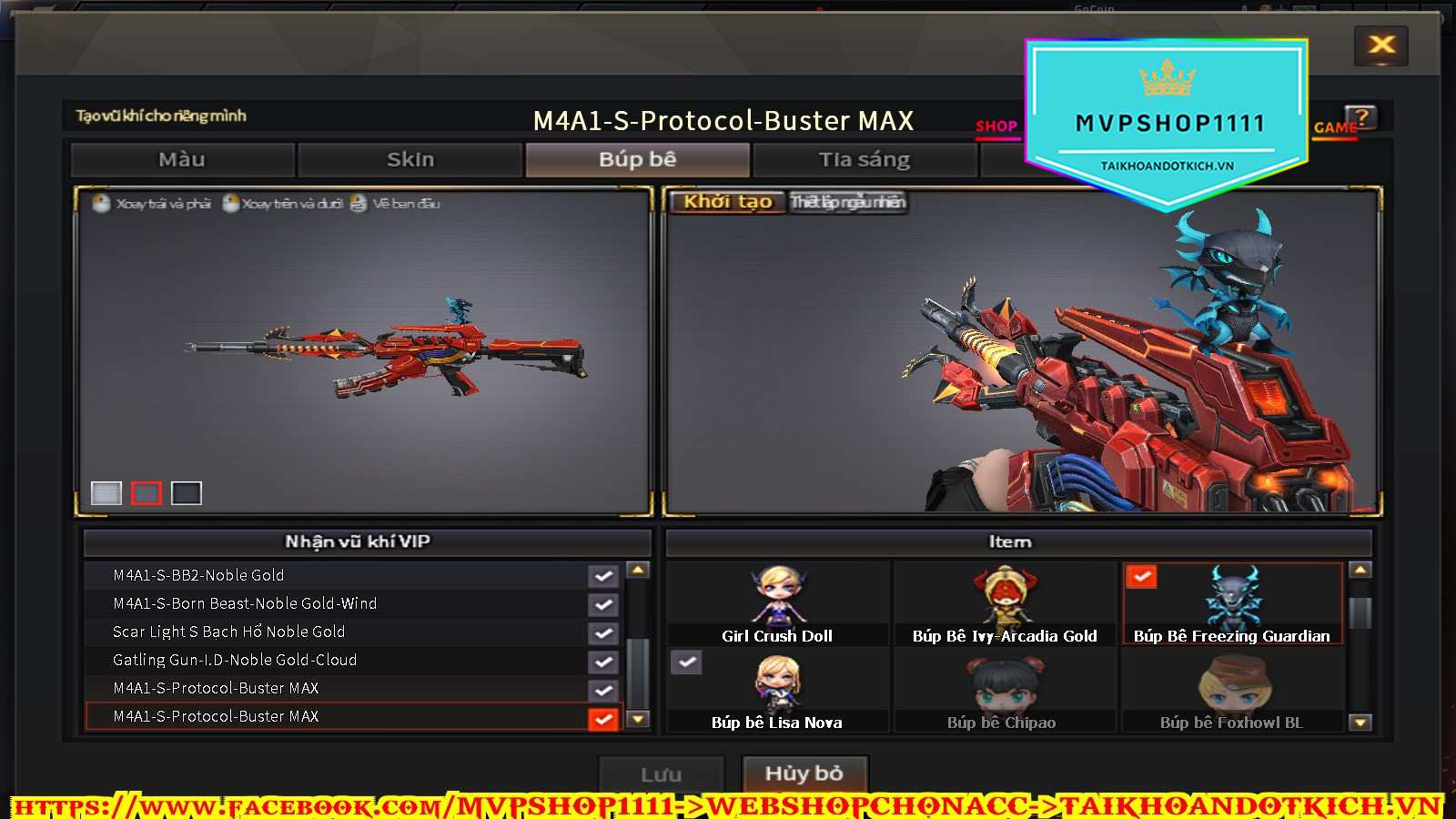1456x819 pixels.
Task: Open the Skin tab
Action: point(410,160)
